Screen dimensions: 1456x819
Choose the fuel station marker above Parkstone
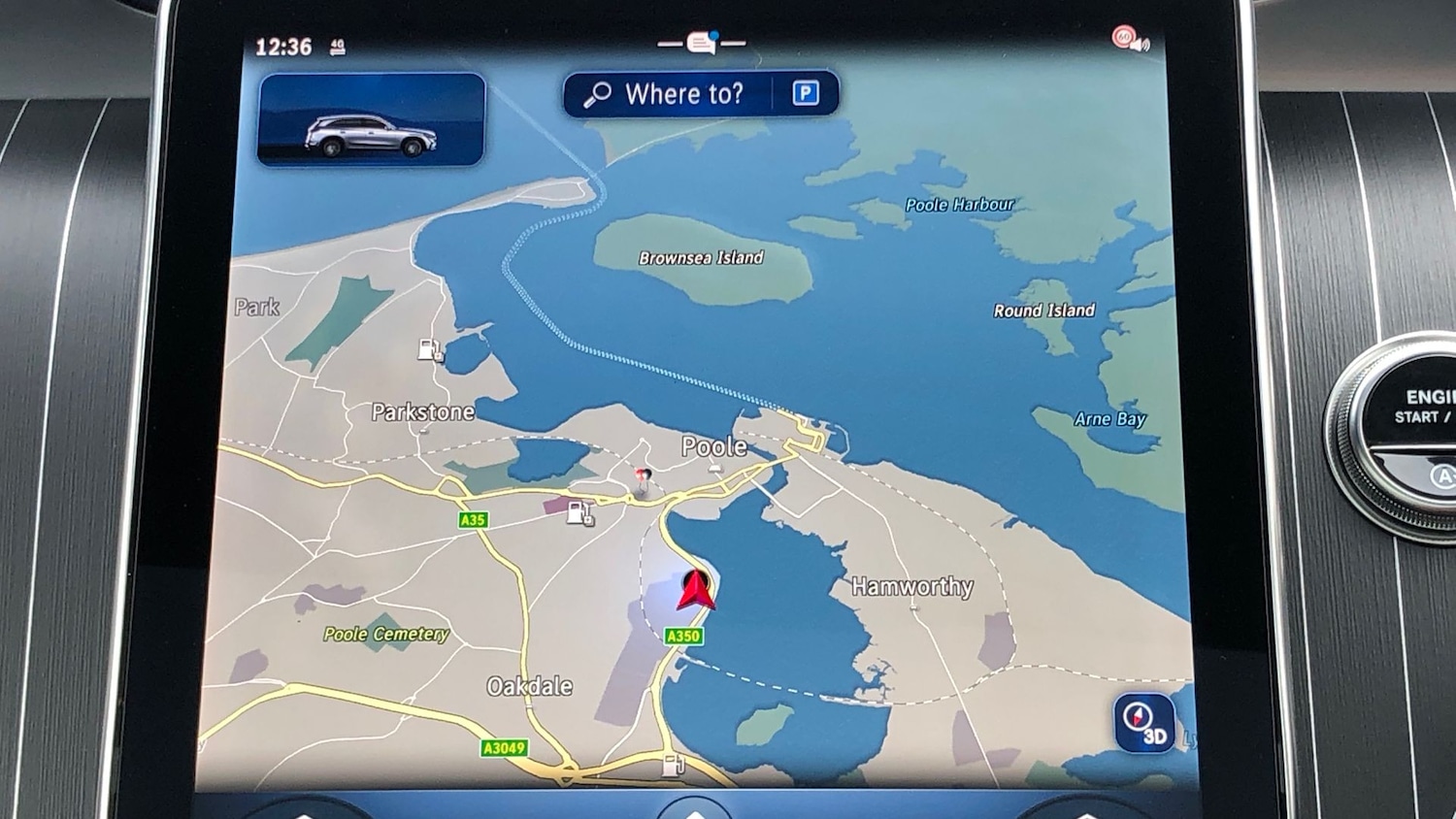click(430, 350)
